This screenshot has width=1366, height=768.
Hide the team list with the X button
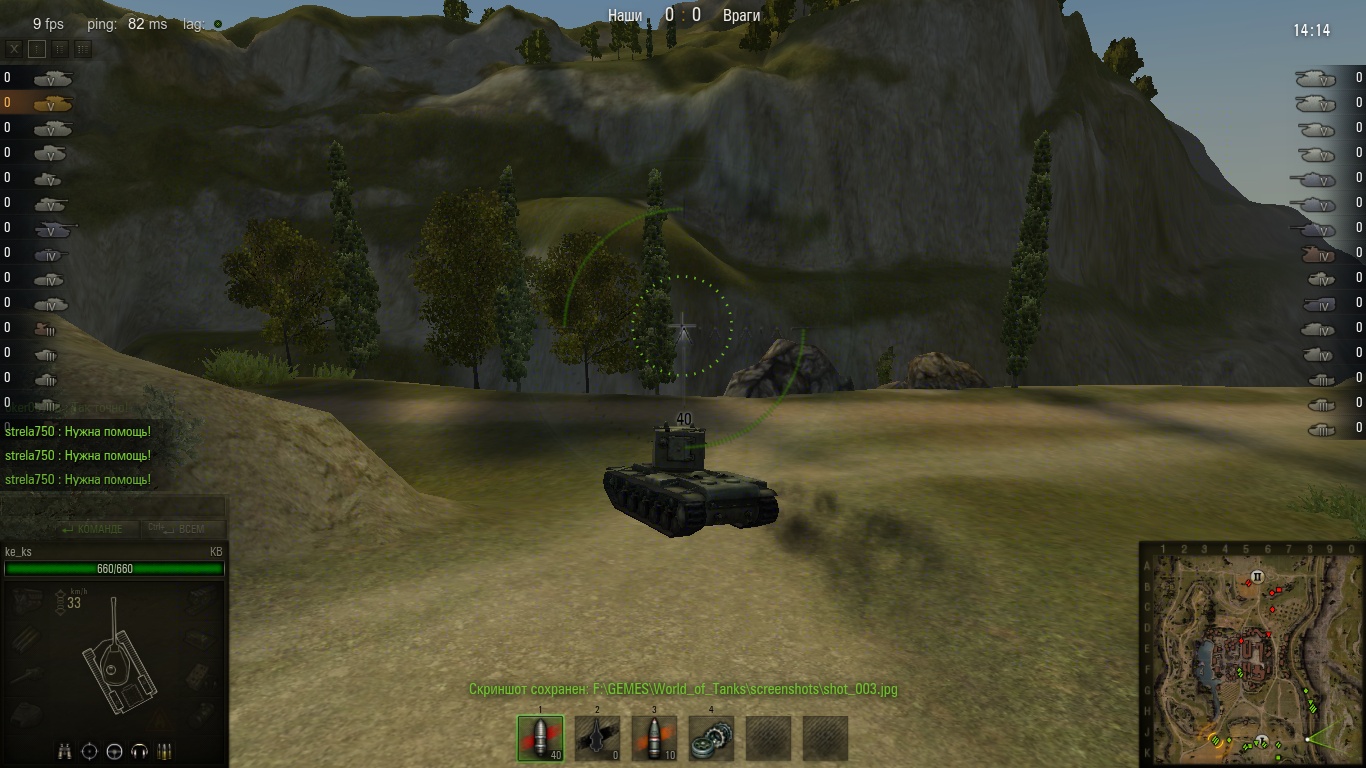point(14,48)
